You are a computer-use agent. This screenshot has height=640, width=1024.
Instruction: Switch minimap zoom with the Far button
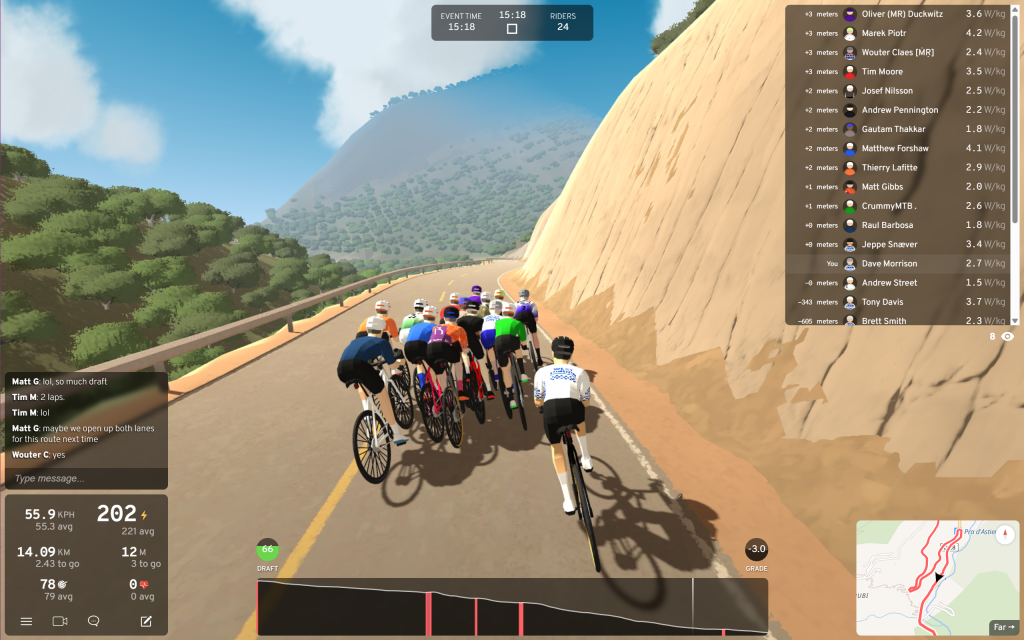(x=1003, y=627)
